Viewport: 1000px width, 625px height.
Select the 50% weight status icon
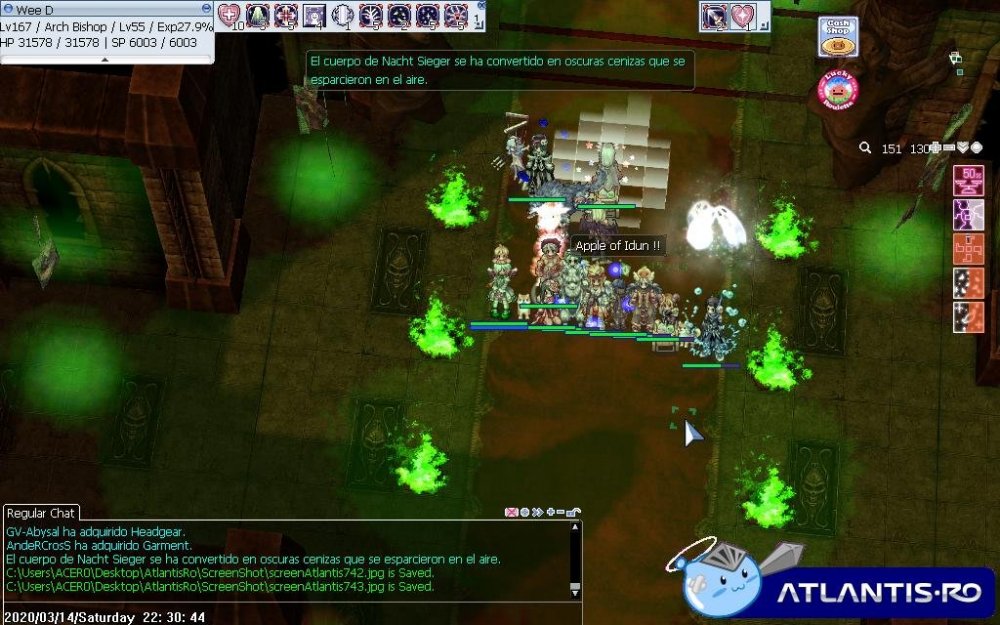pos(968,180)
